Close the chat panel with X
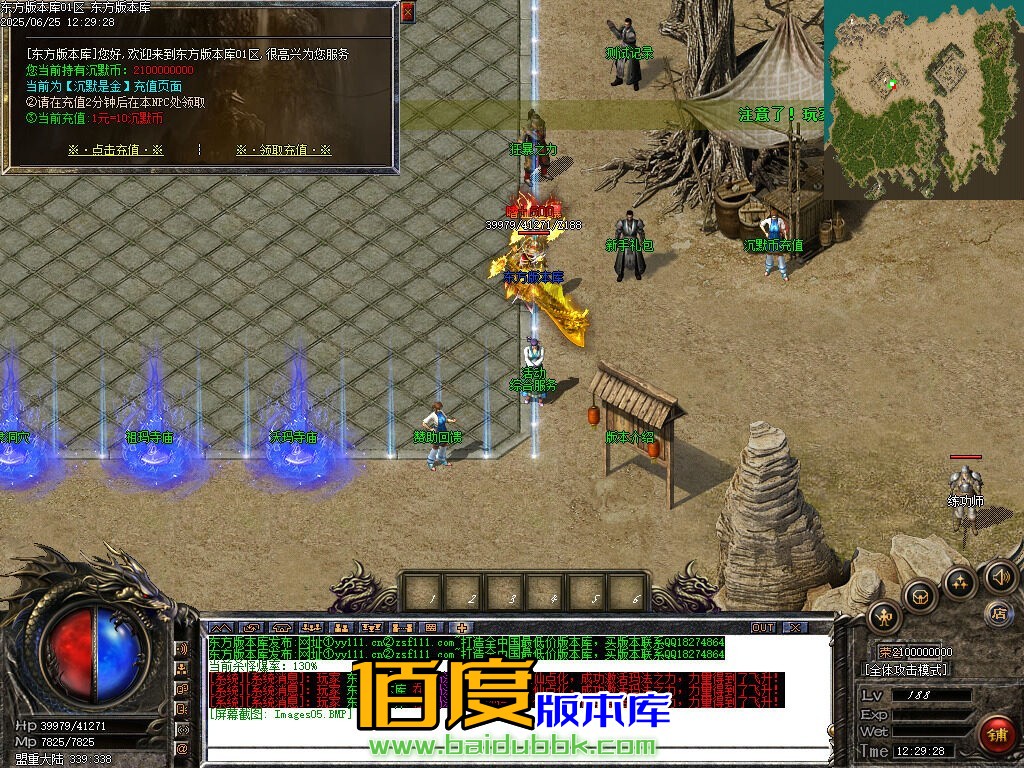Screen dimensions: 1024x768 (x=794, y=627)
